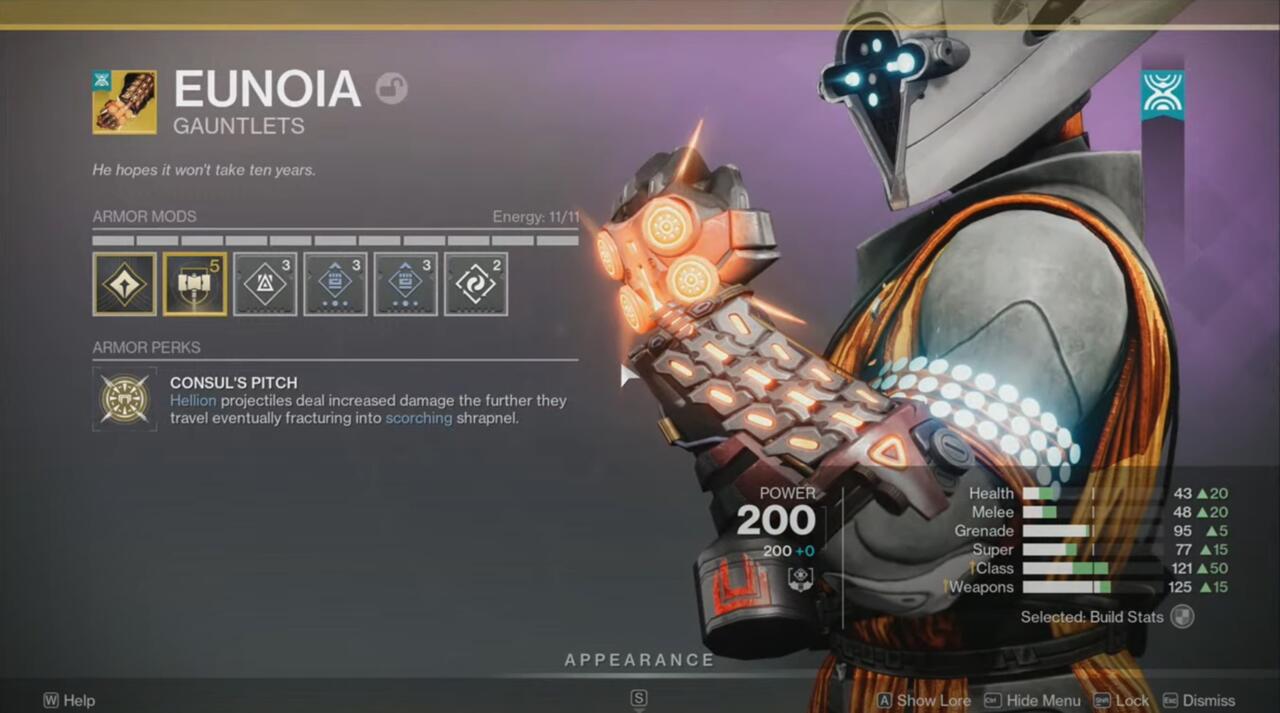This screenshot has width=1280, height=713.
Task: Open the upward-arrow diamond armor mod slot
Action: tap(125, 284)
